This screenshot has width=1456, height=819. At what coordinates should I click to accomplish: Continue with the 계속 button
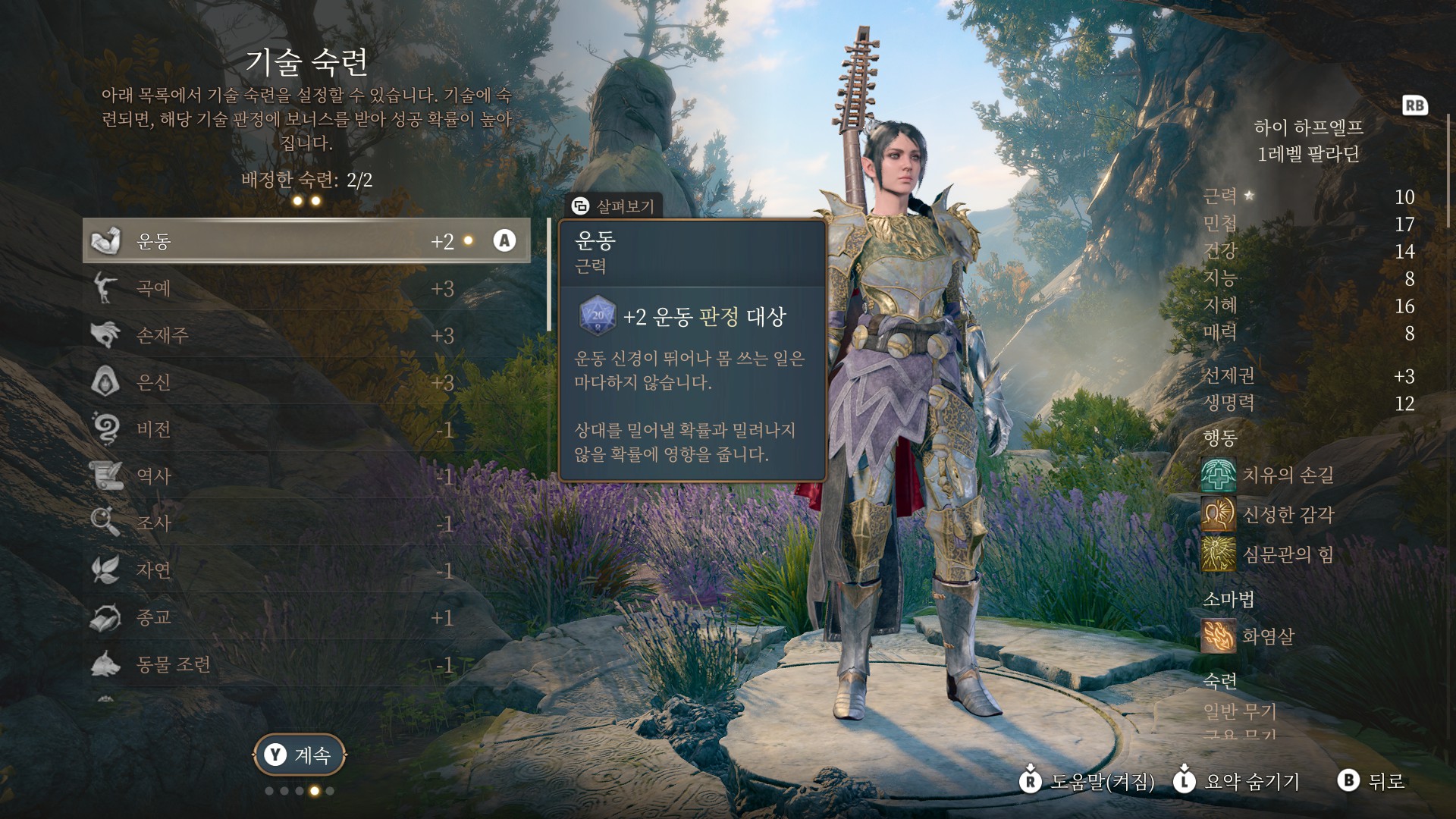point(299,755)
